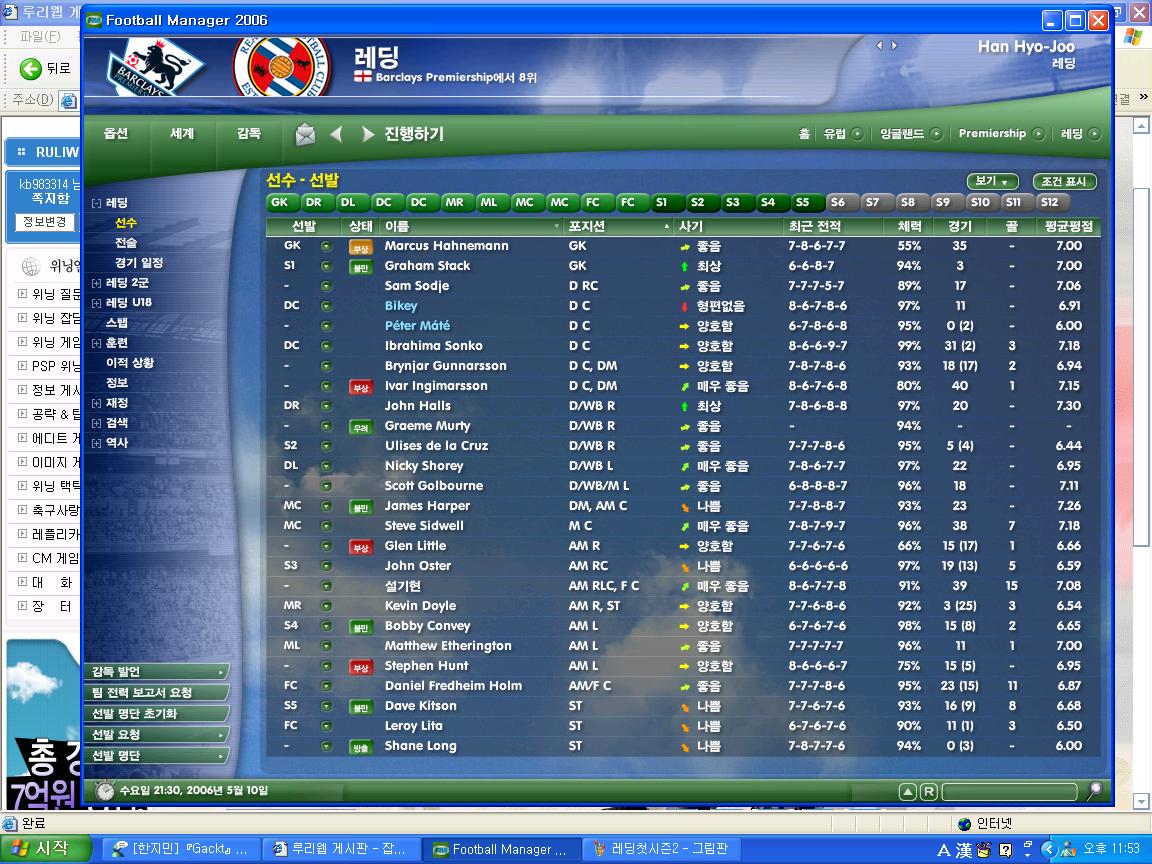Click the 조건 표시 filter button
This screenshot has height=864, width=1152.
click(1064, 182)
